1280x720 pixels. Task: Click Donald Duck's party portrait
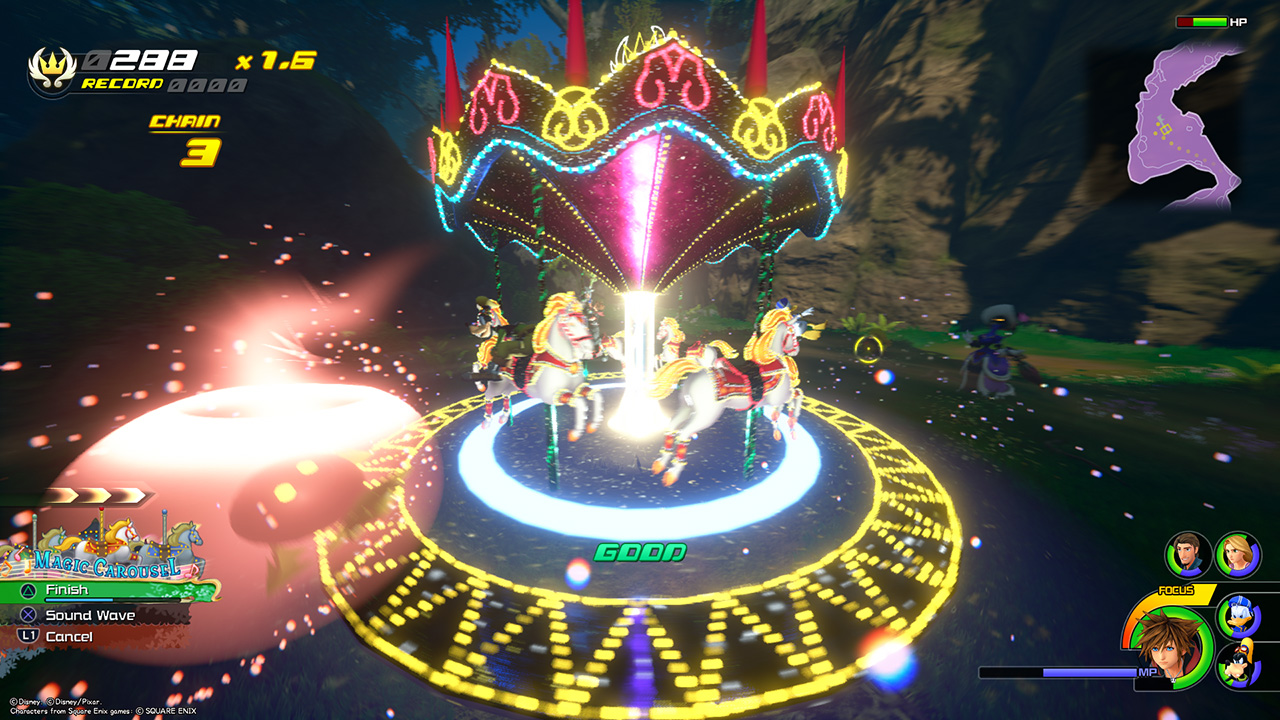point(1240,617)
